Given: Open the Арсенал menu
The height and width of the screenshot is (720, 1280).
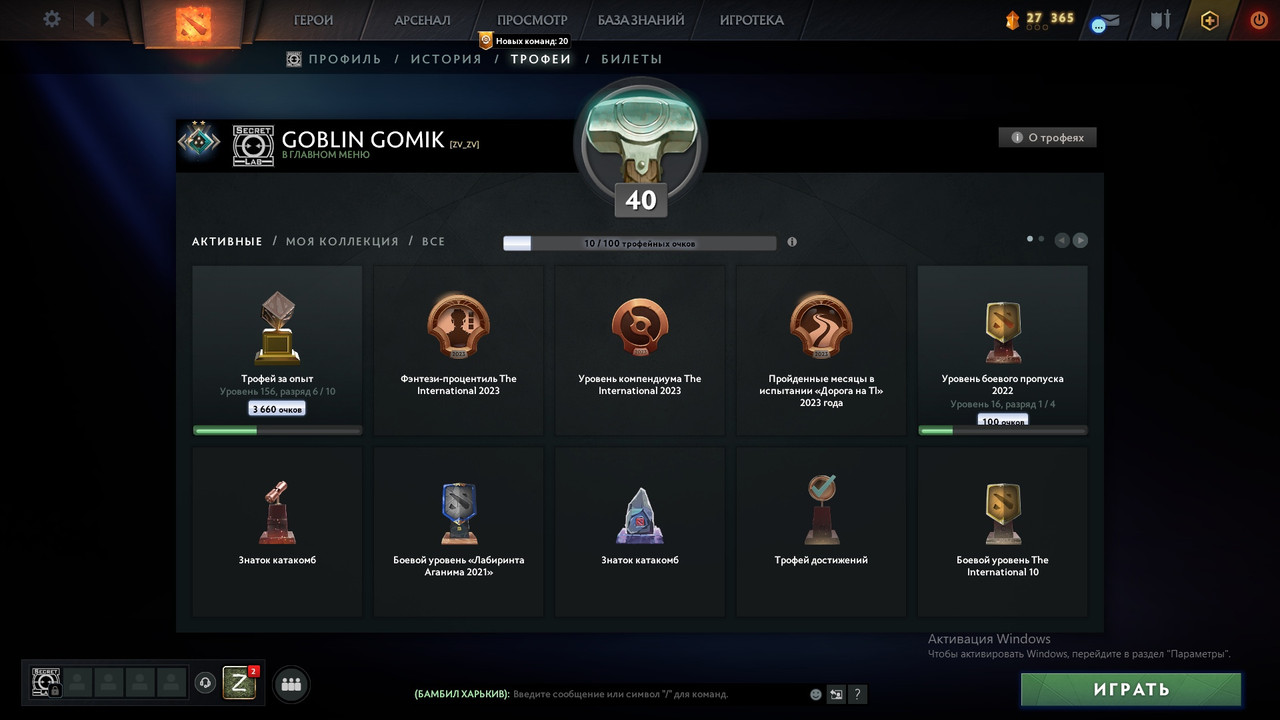Looking at the screenshot, I should pyautogui.click(x=422, y=20).
